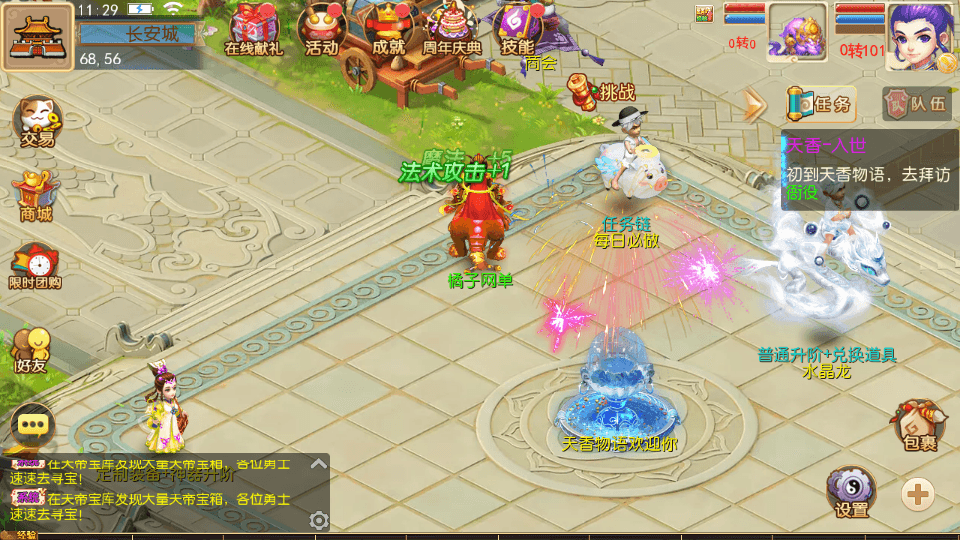Image resolution: width=960 pixels, height=540 pixels.
Task: Open the 长安城 palace map icon
Action: click(37, 35)
